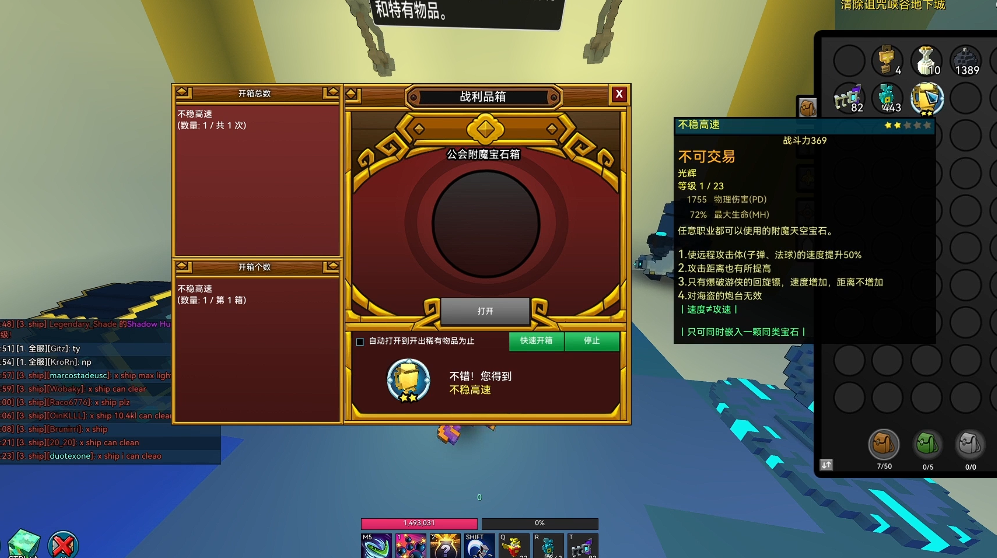Click the 打开 open button
This screenshot has width=997, height=558.
click(485, 311)
